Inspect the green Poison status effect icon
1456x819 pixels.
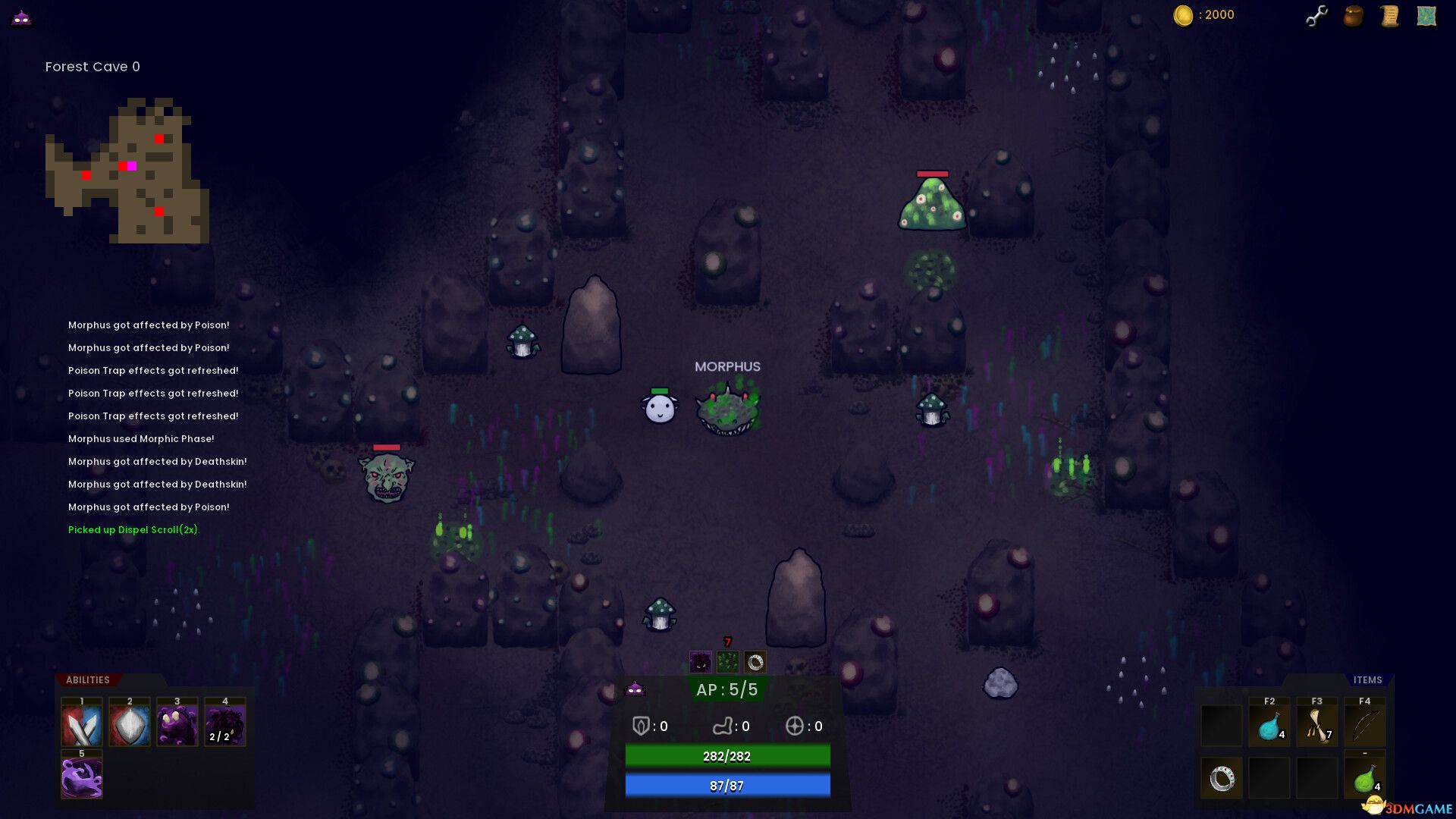[727, 663]
